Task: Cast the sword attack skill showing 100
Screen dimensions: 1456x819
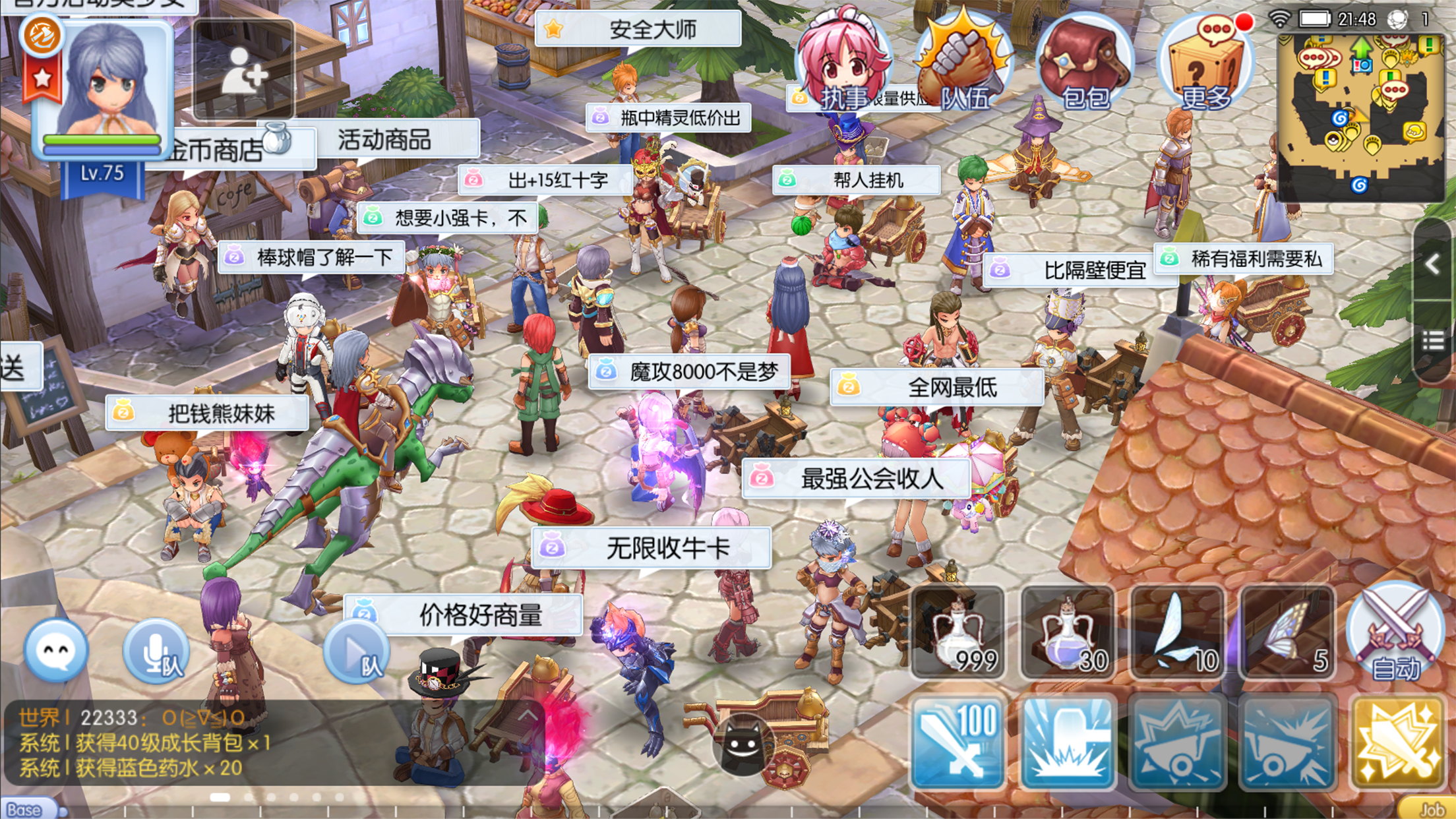Action: click(x=956, y=739)
